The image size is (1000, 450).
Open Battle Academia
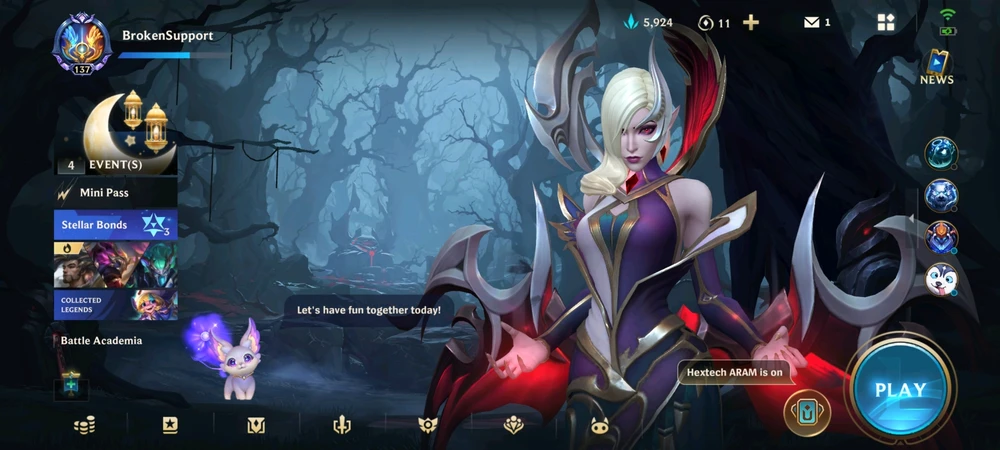pos(101,341)
